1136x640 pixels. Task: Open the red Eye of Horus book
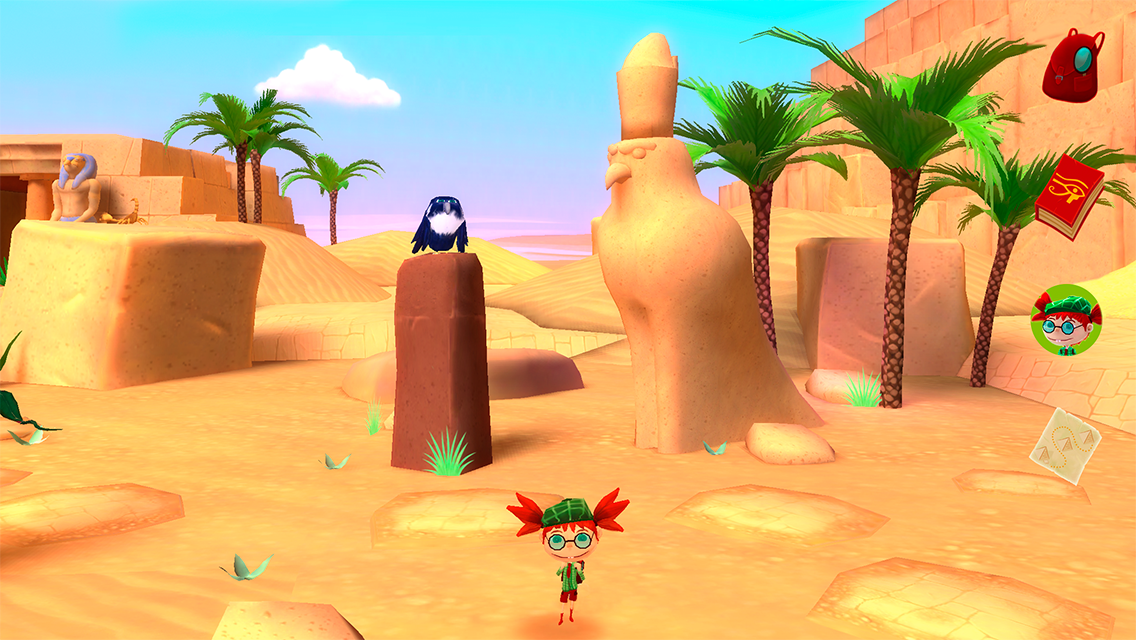click(x=1069, y=196)
